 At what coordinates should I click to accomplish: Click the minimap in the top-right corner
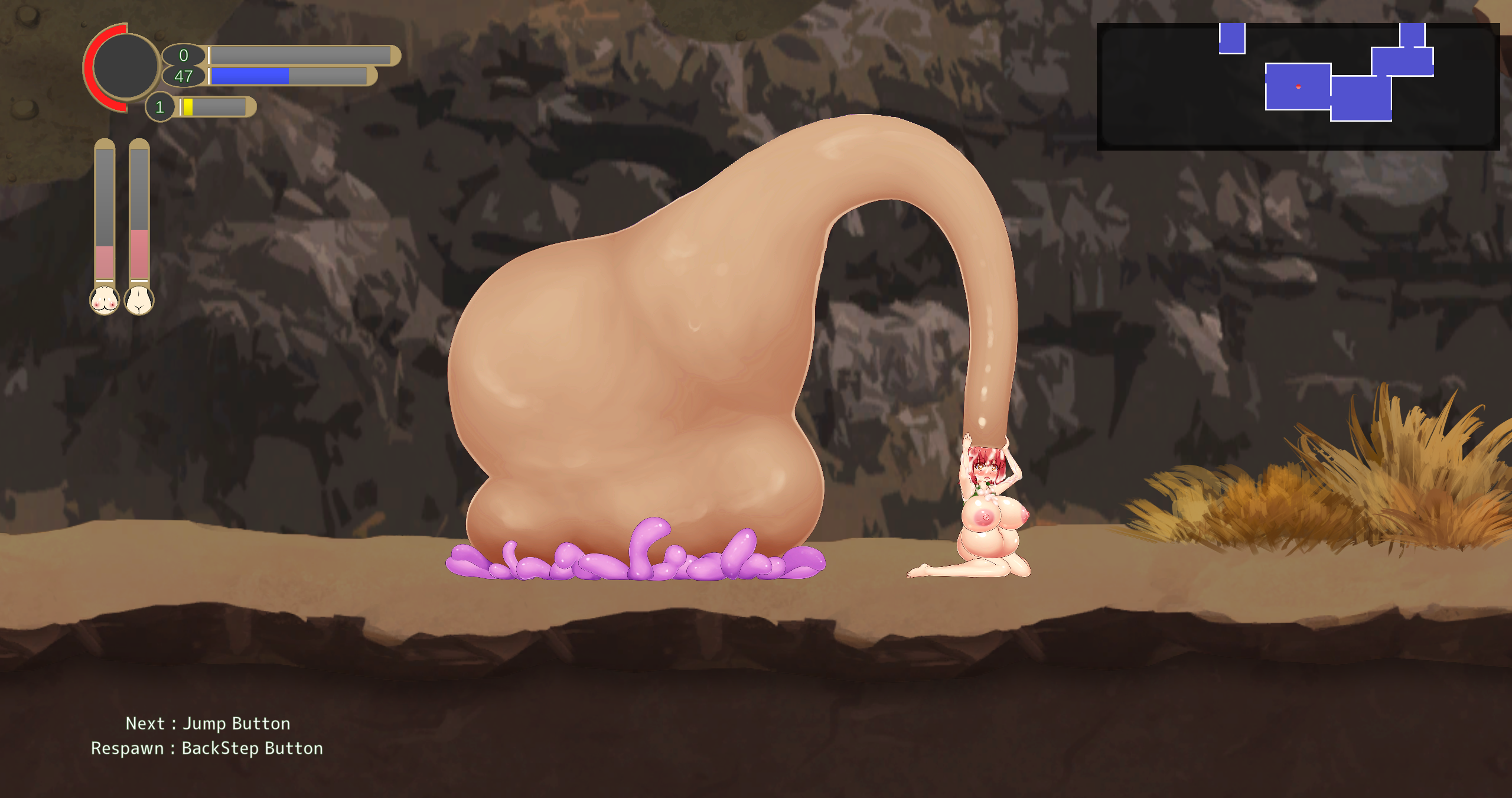pos(1297,86)
